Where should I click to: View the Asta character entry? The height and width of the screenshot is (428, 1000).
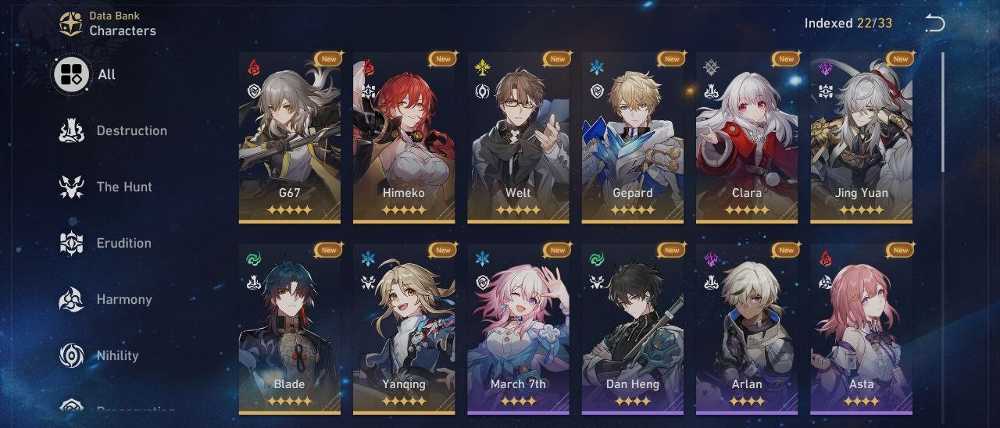(861, 329)
